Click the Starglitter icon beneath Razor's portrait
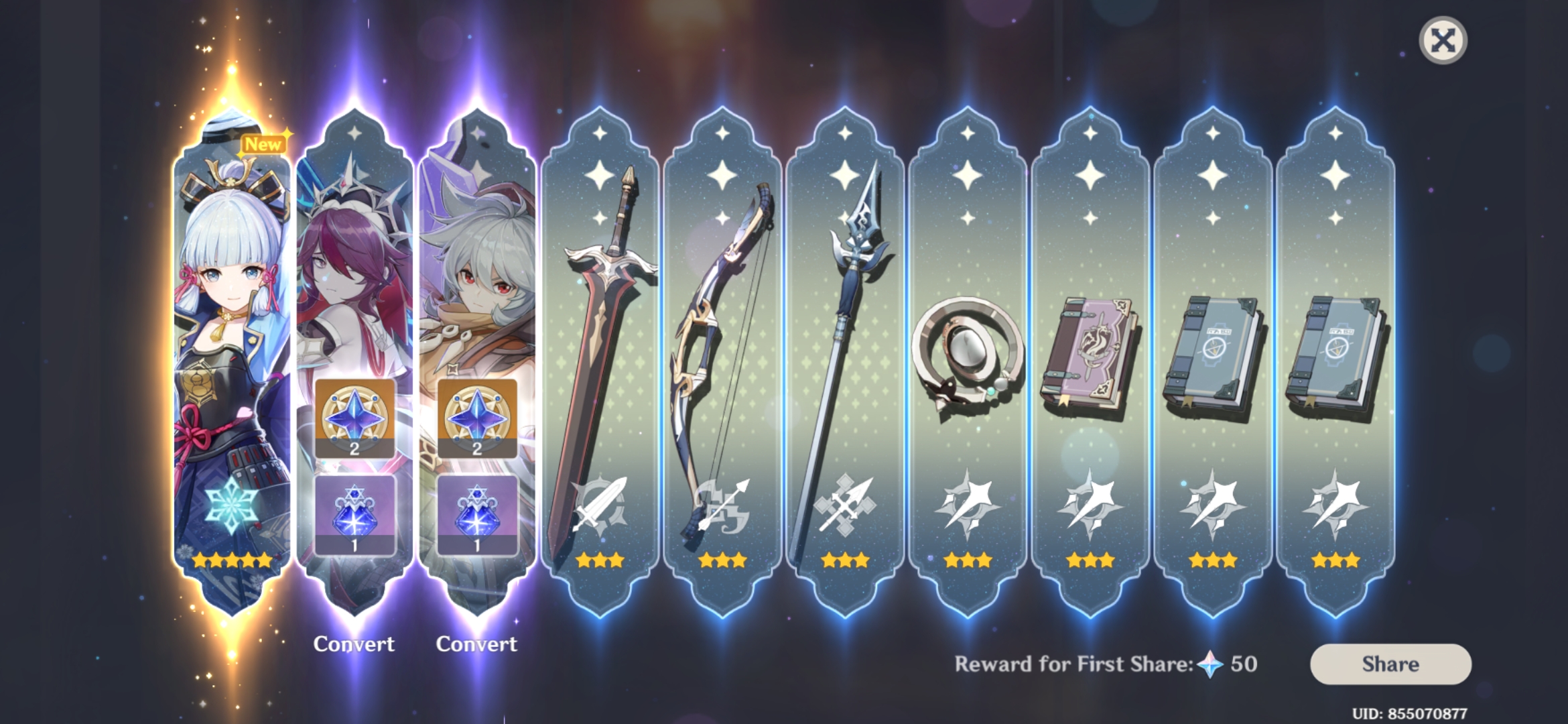1568x724 pixels. [478, 419]
